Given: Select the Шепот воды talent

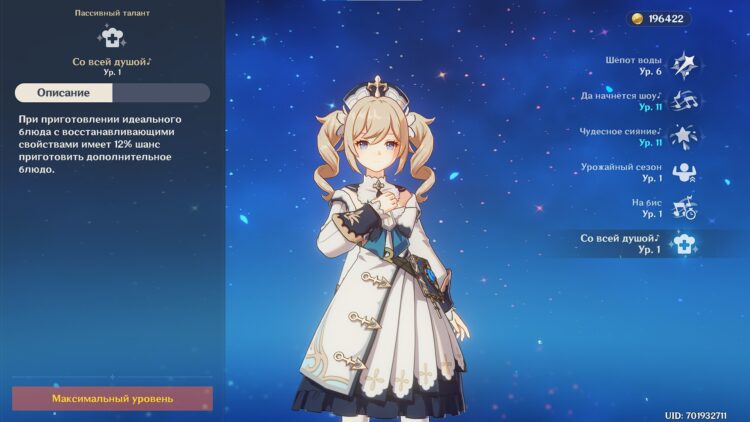Looking at the screenshot, I should [x=684, y=66].
